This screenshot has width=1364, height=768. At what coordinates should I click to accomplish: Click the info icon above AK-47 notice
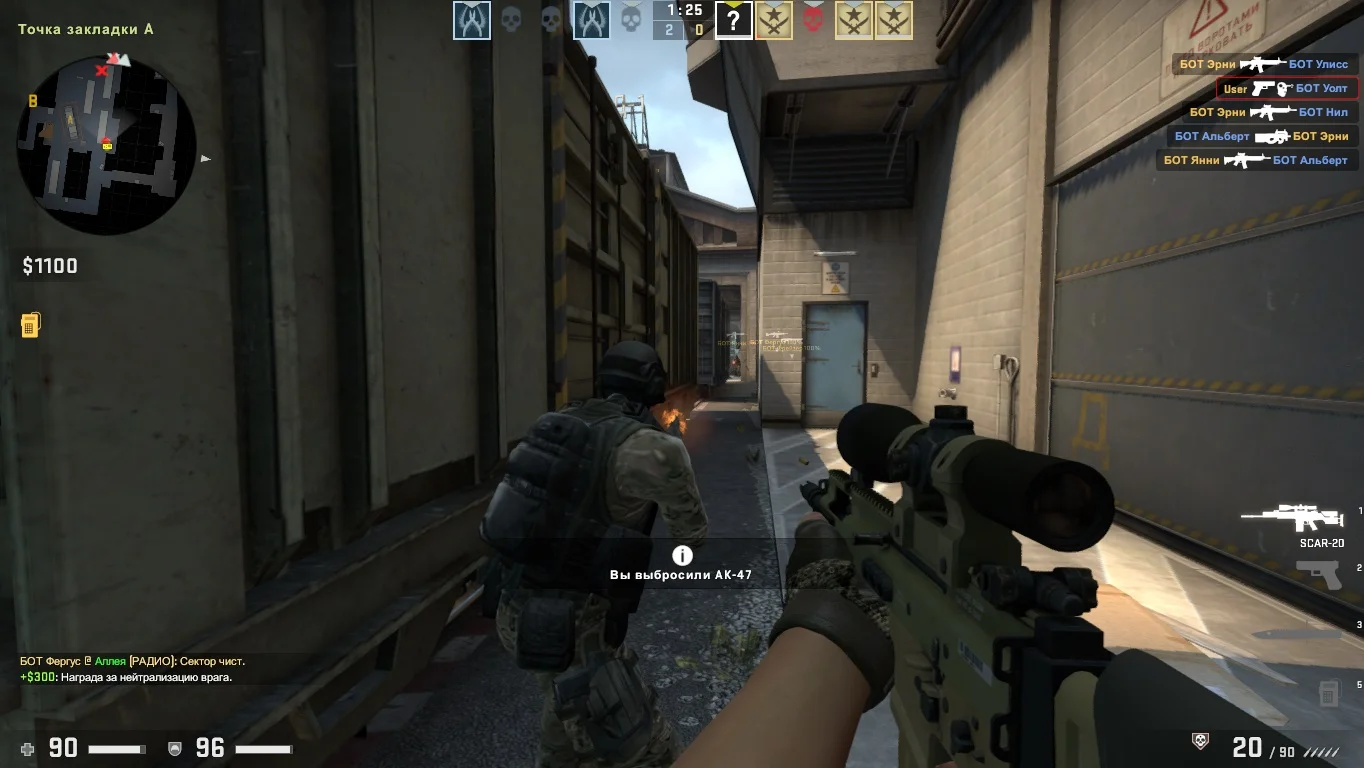[x=682, y=556]
